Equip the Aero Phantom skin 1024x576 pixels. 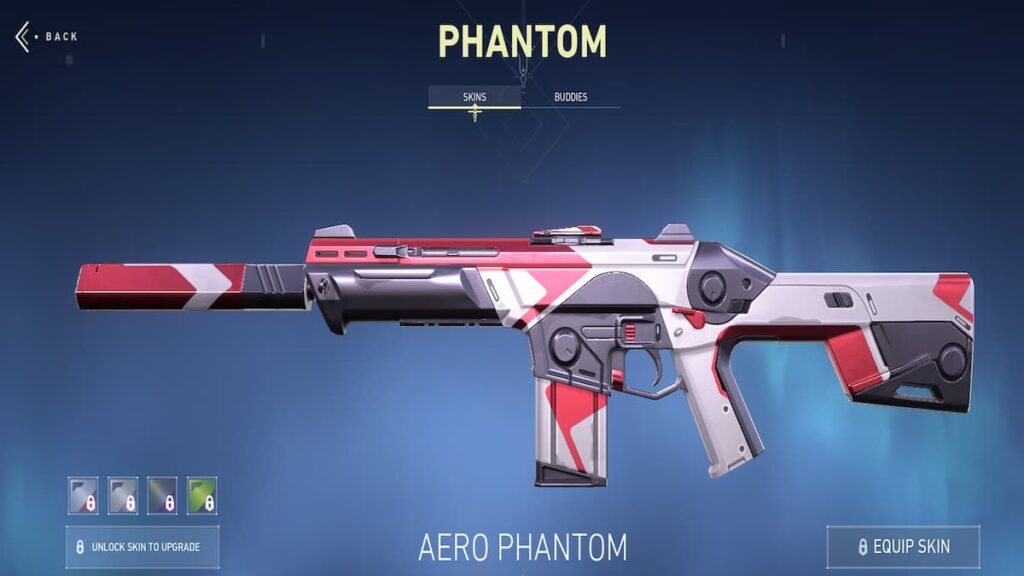[903, 547]
